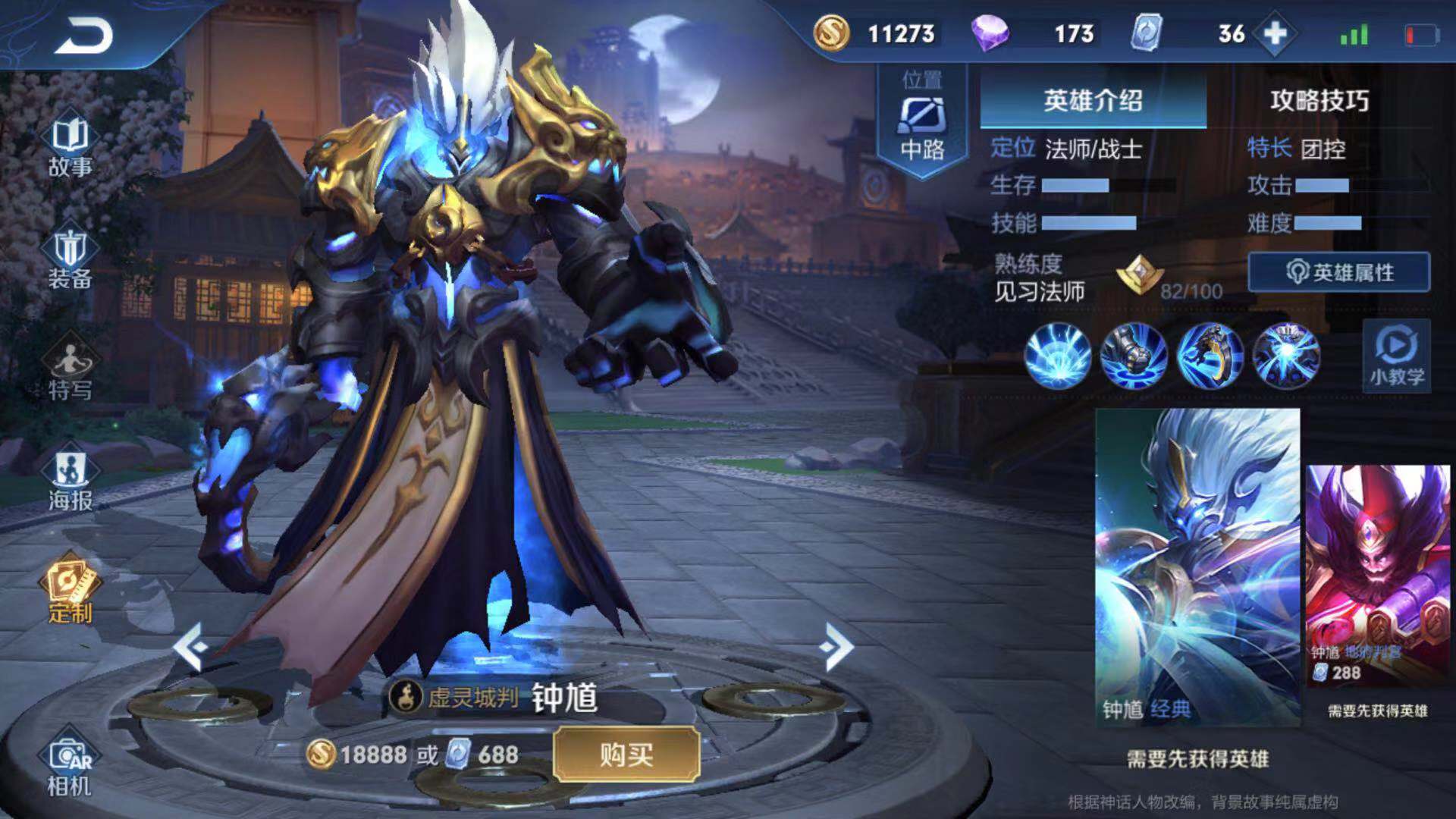1456x819 pixels.
Task: Open the 装备 equipment section
Action: click(x=70, y=259)
